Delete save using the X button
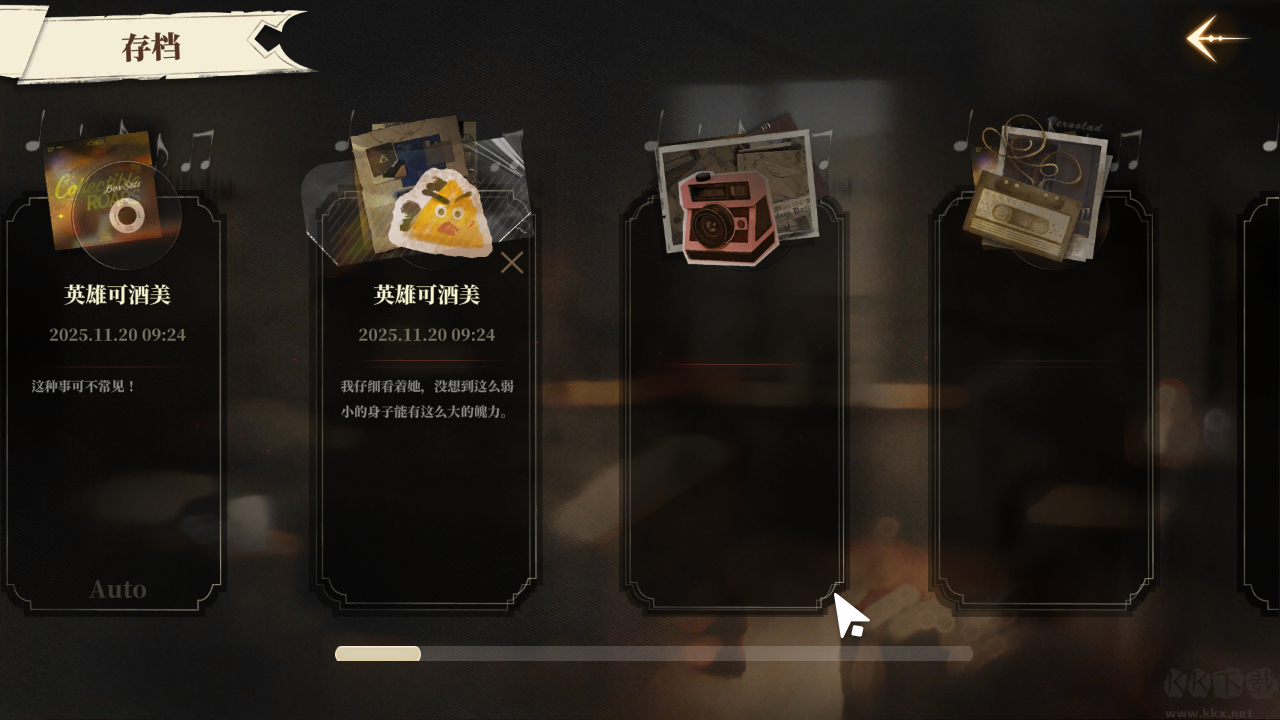The width and height of the screenshot is (1280, 720). coord(512,263)
